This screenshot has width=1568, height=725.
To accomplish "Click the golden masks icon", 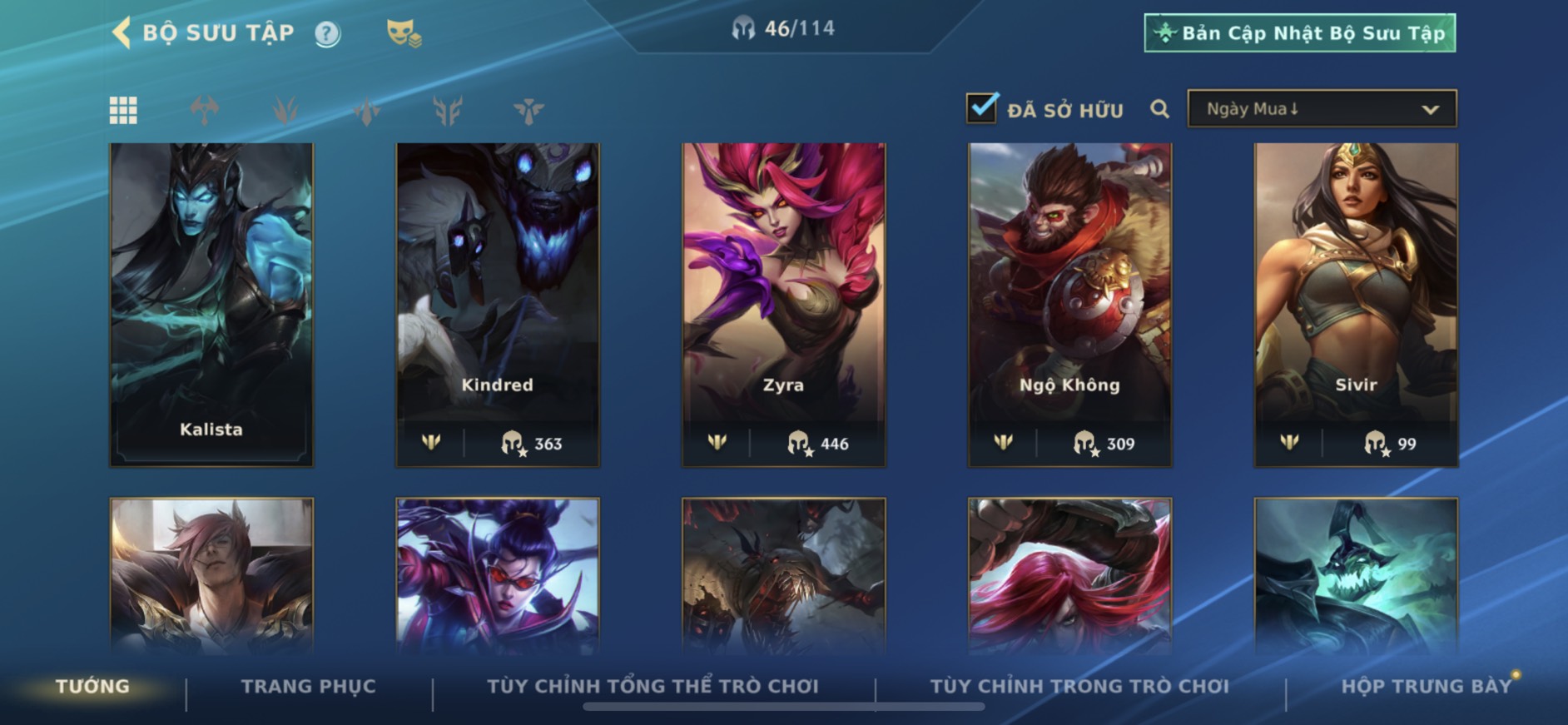I will coord(404,34).
